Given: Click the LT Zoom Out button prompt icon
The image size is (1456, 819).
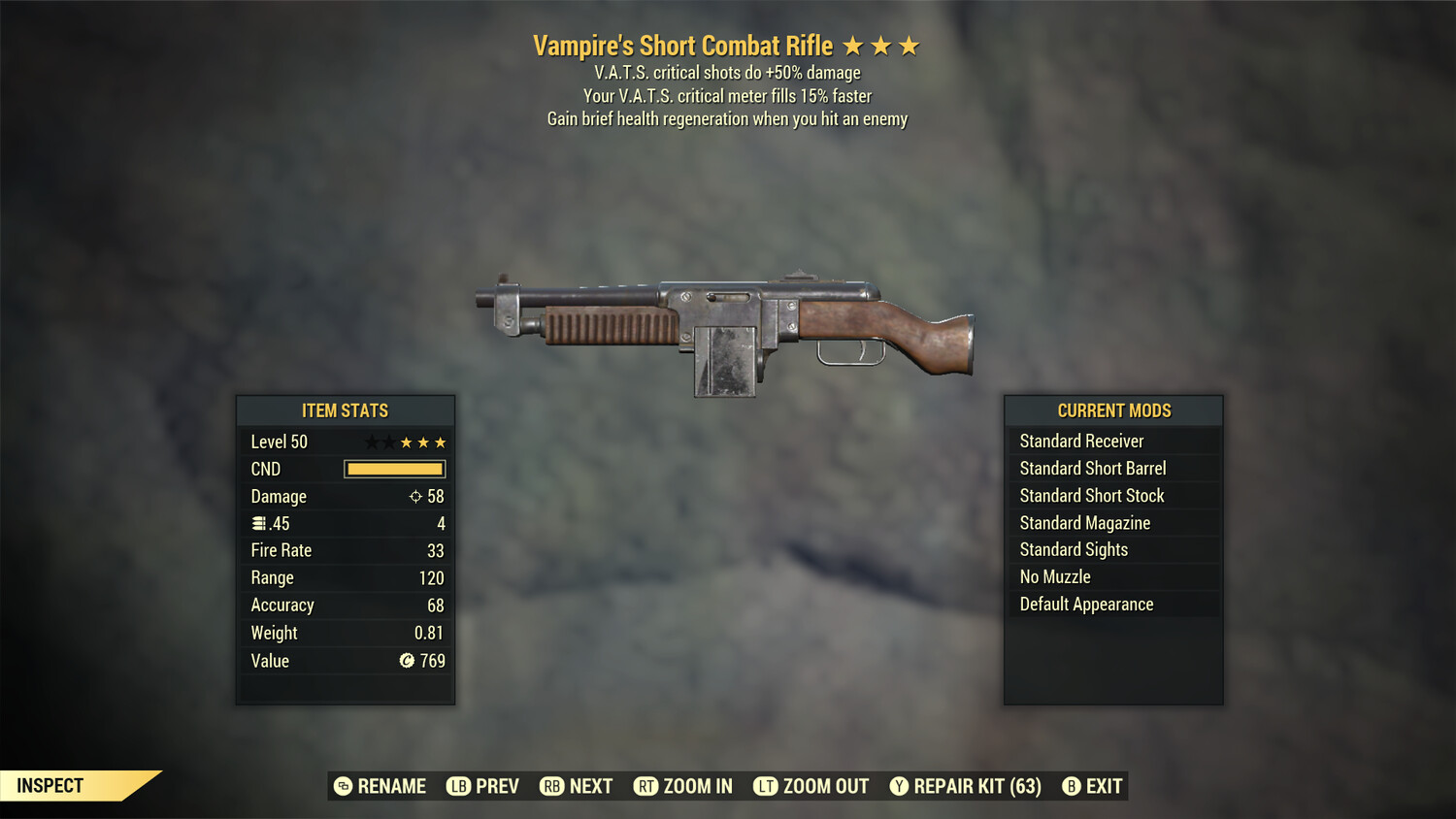Looking at the screenshot, I should pos(767,786).
